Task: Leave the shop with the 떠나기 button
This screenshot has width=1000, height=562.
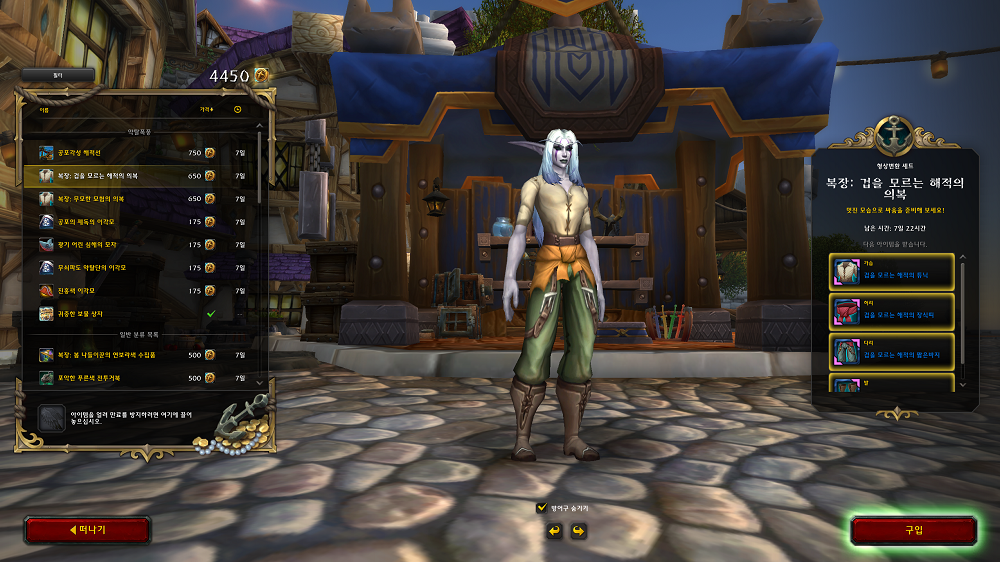Action: tap(87, 530)
